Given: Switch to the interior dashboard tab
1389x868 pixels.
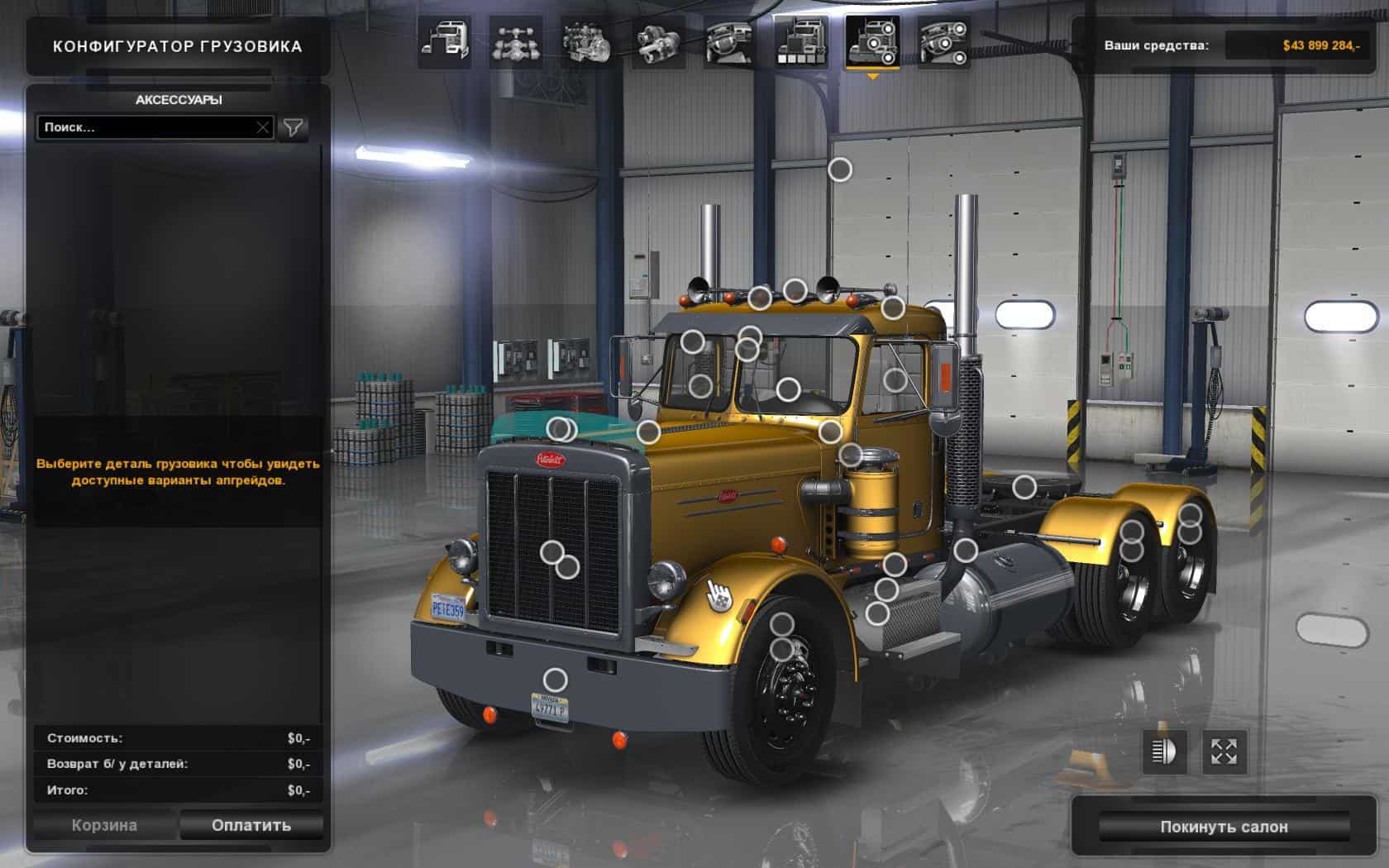Looking at the screenshot, I should coord(728,41).
